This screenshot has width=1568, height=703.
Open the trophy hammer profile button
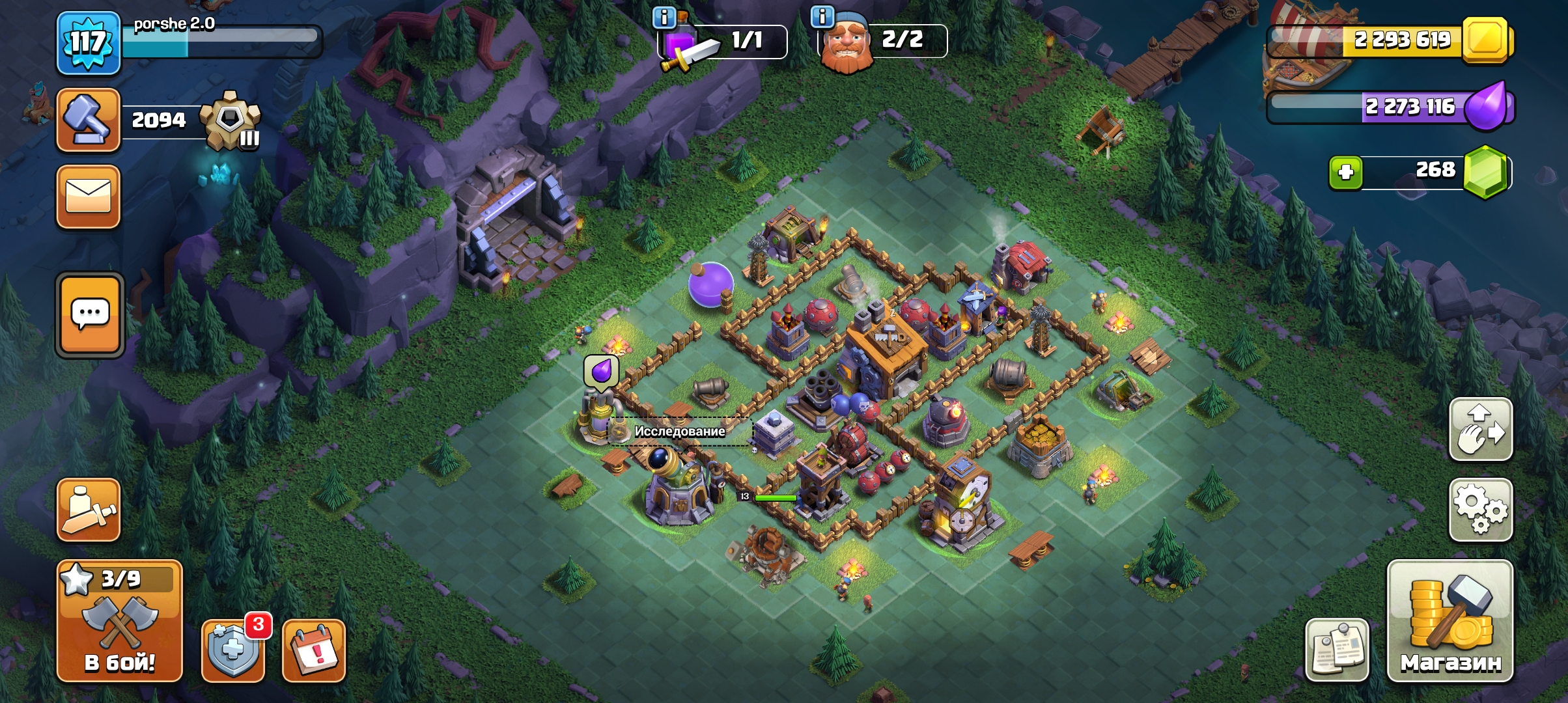coord(89,120)
